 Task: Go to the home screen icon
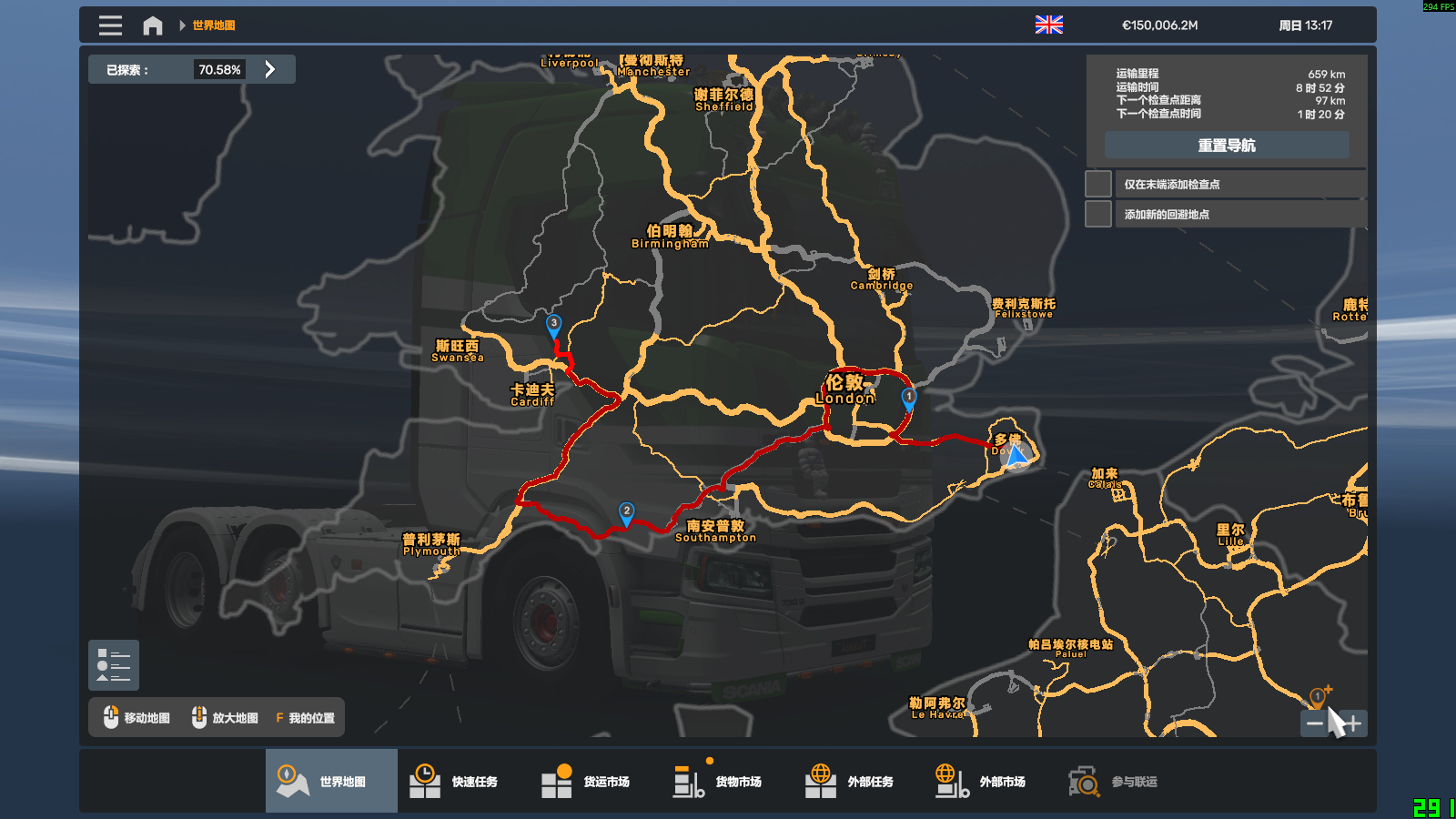click(x=153, y=25)
